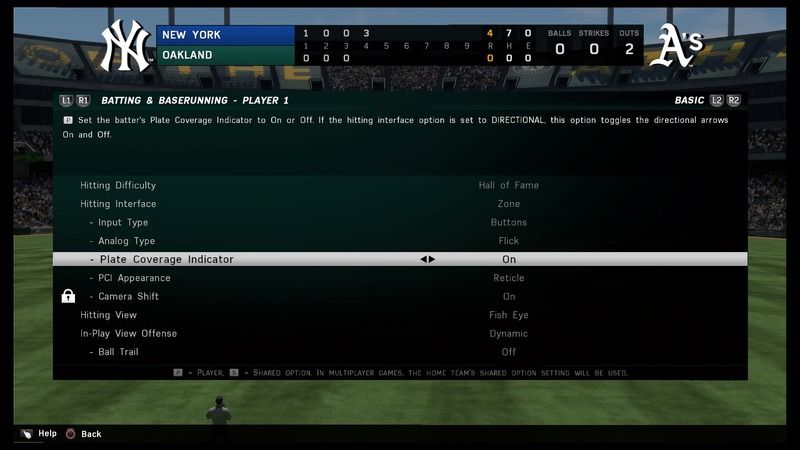Viewport: 800px width, 450px height.
Task: Open the Analog Type option
Action: 126,241
